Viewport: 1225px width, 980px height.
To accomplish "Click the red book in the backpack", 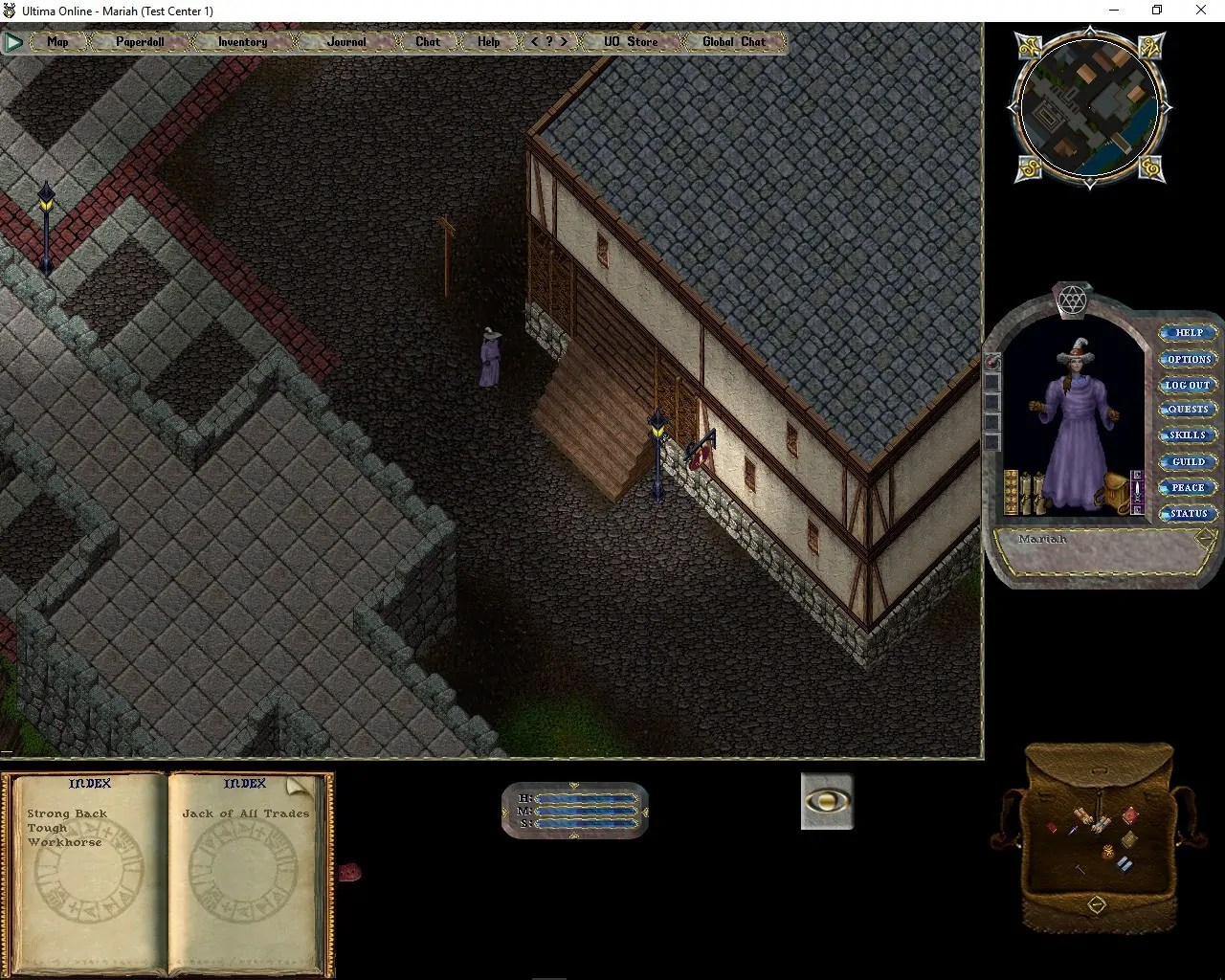I will 1130,814.
